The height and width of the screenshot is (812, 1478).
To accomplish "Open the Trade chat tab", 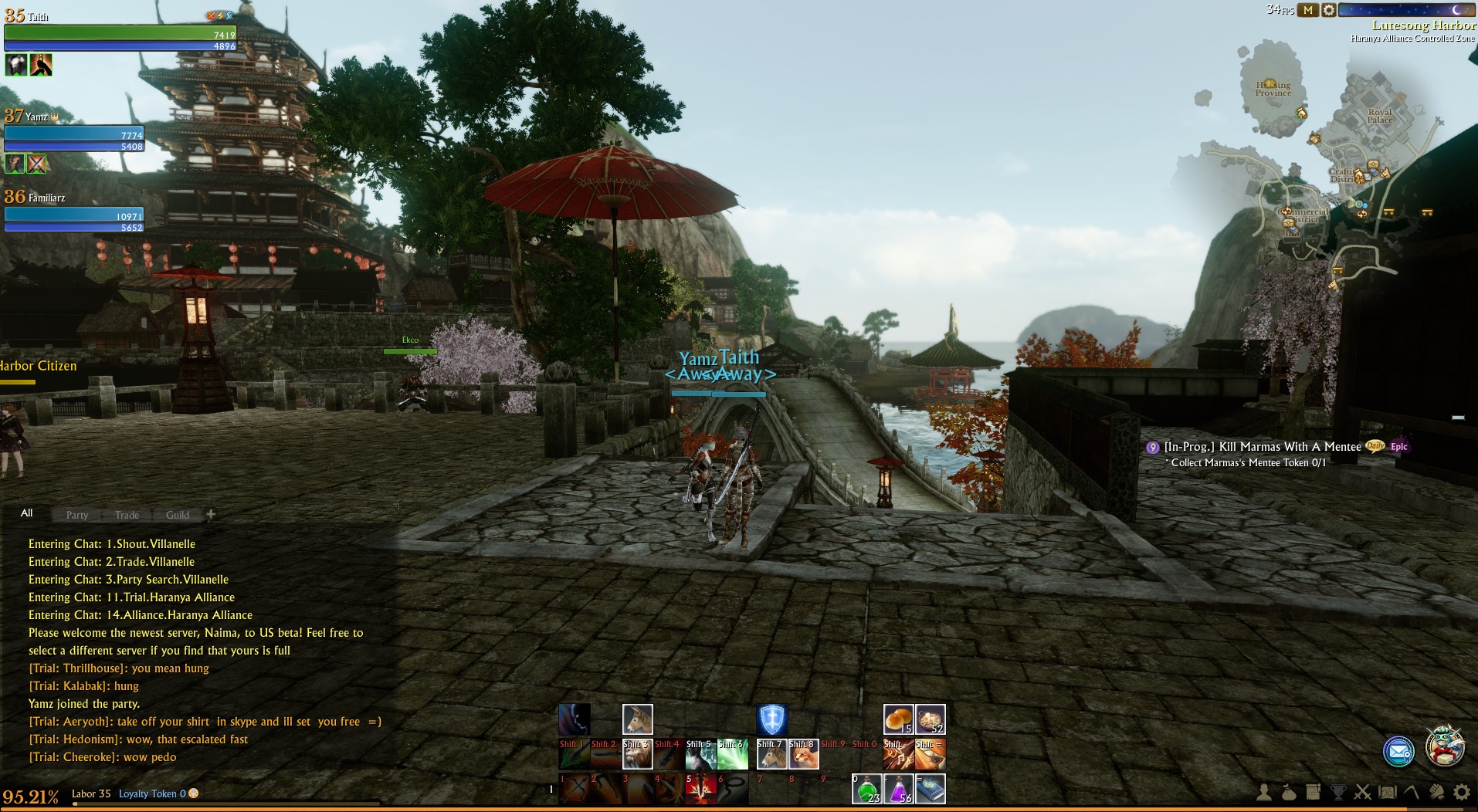I will [127, 515].
